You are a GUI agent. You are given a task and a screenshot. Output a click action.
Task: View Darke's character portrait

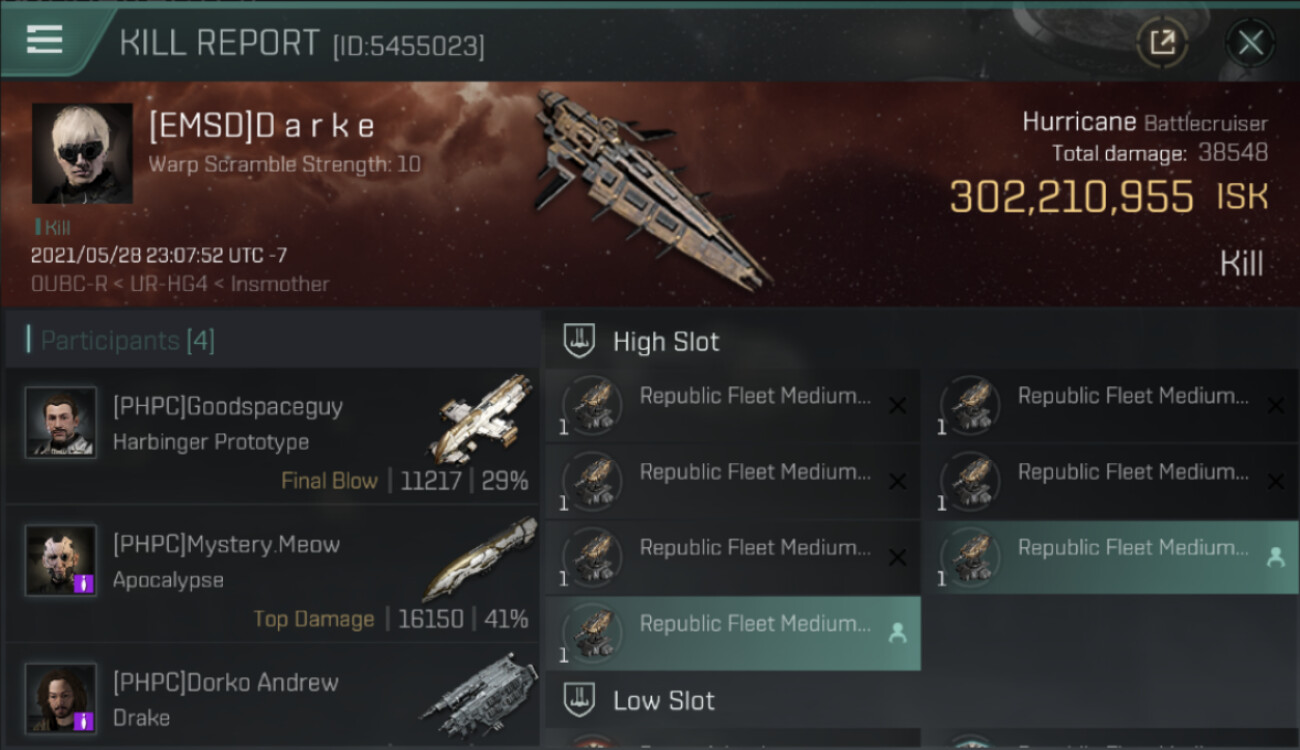tap(82, 153)
